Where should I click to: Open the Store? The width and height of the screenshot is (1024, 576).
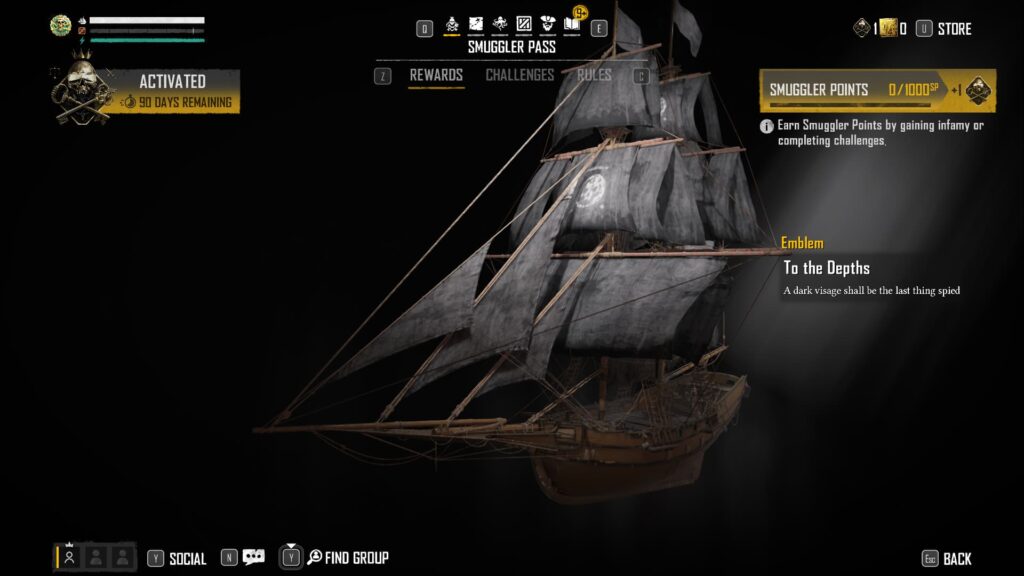click(953, 29)
